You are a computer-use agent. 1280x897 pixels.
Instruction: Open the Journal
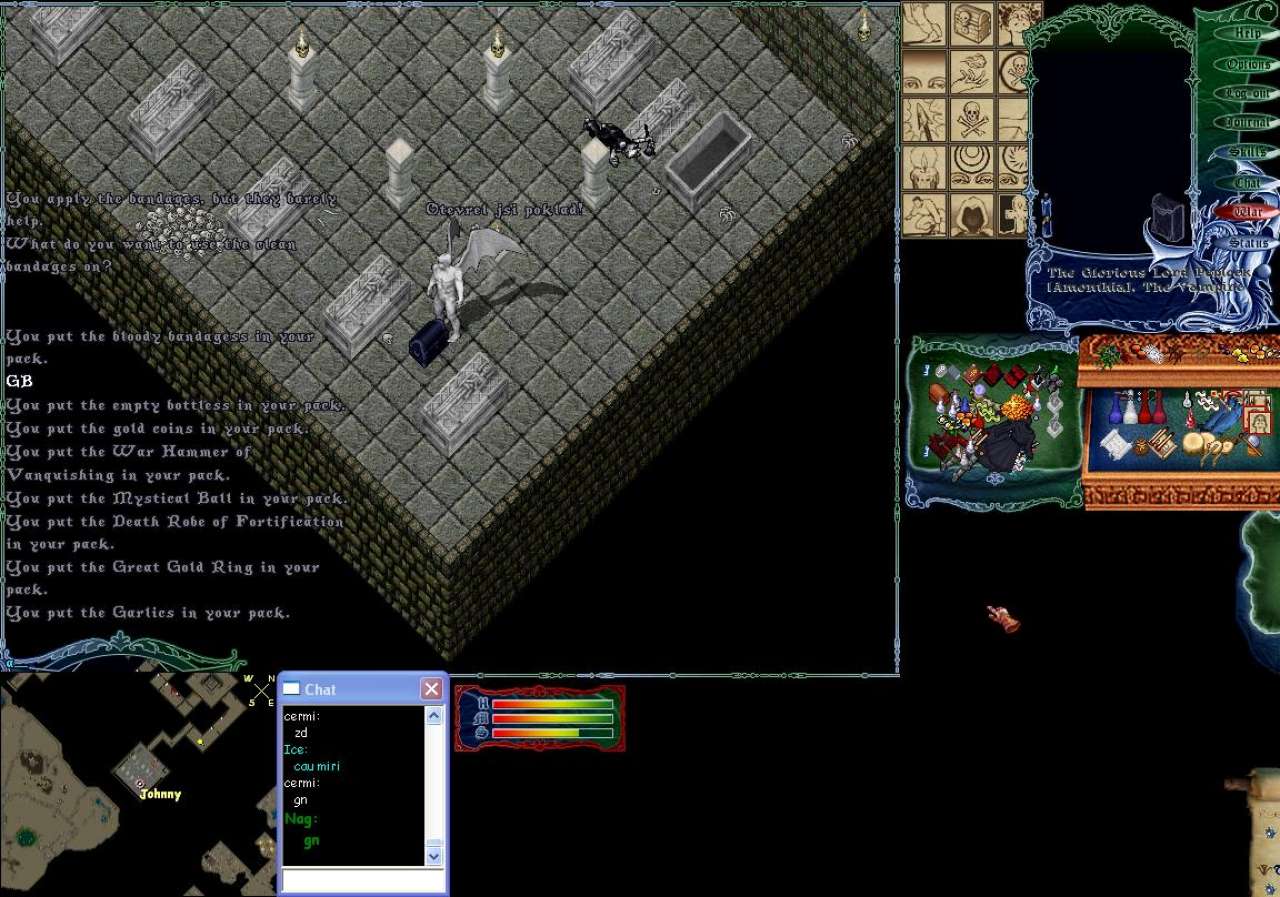tap(1247, 122)
